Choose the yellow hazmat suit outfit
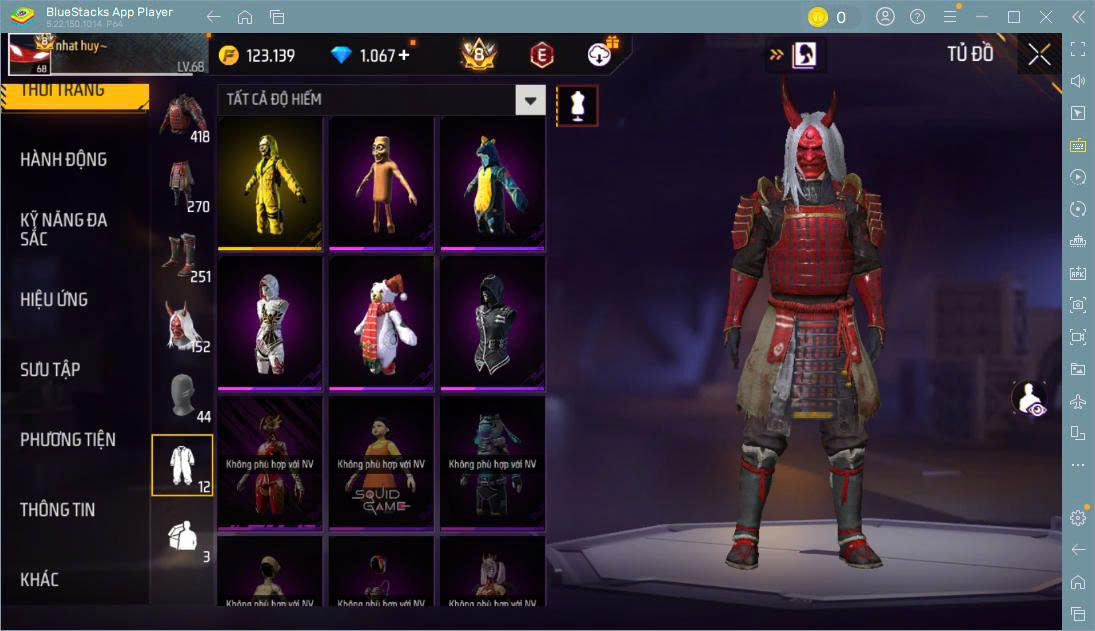The width and height of the screenshot is (1095, 631). 270,184
